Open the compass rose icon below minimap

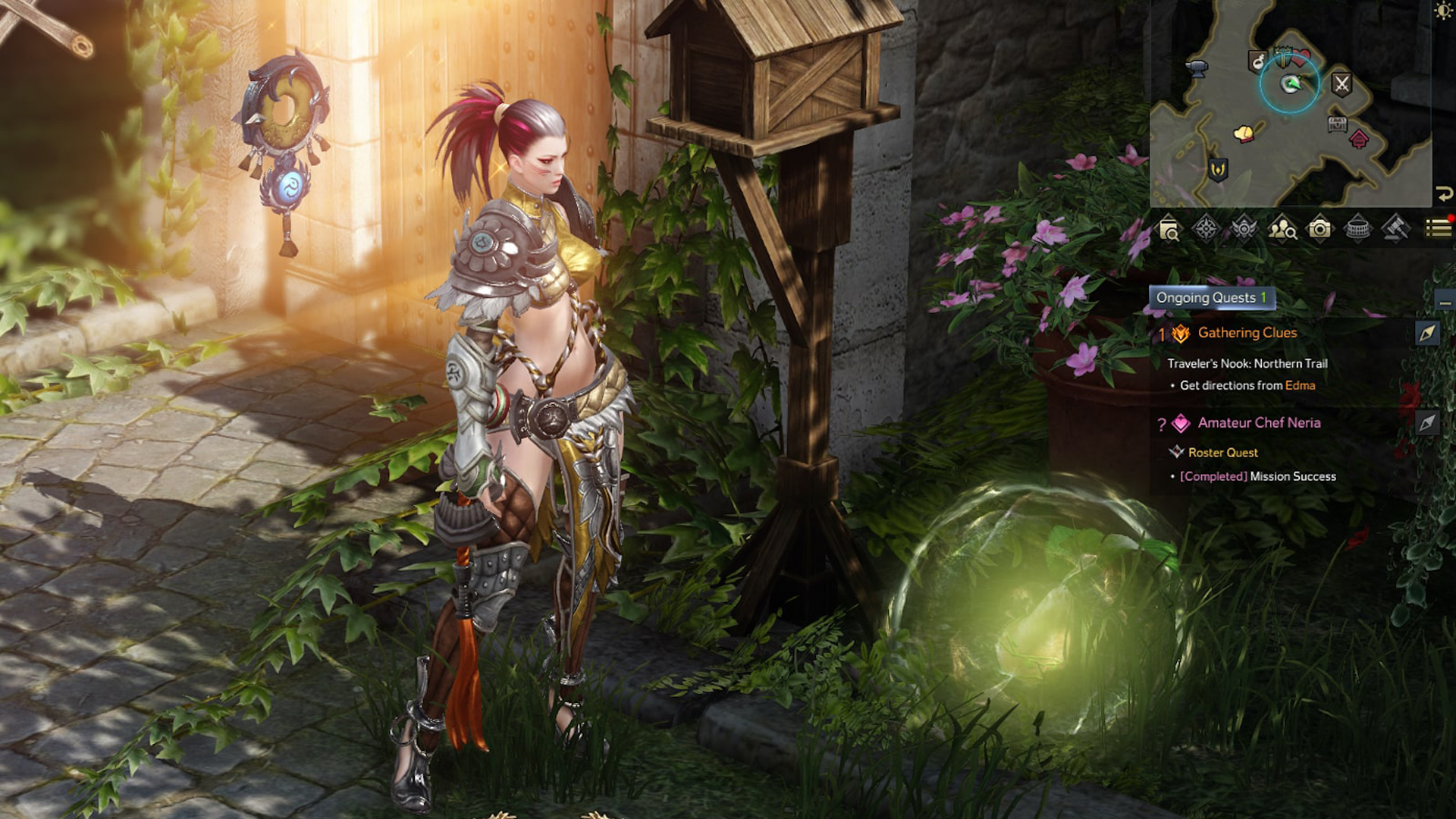(x=1206, y=228)
